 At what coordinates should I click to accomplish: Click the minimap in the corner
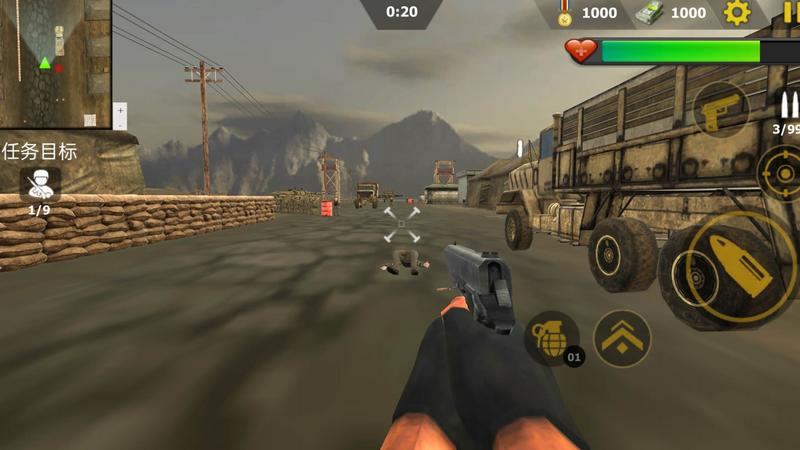54,62
